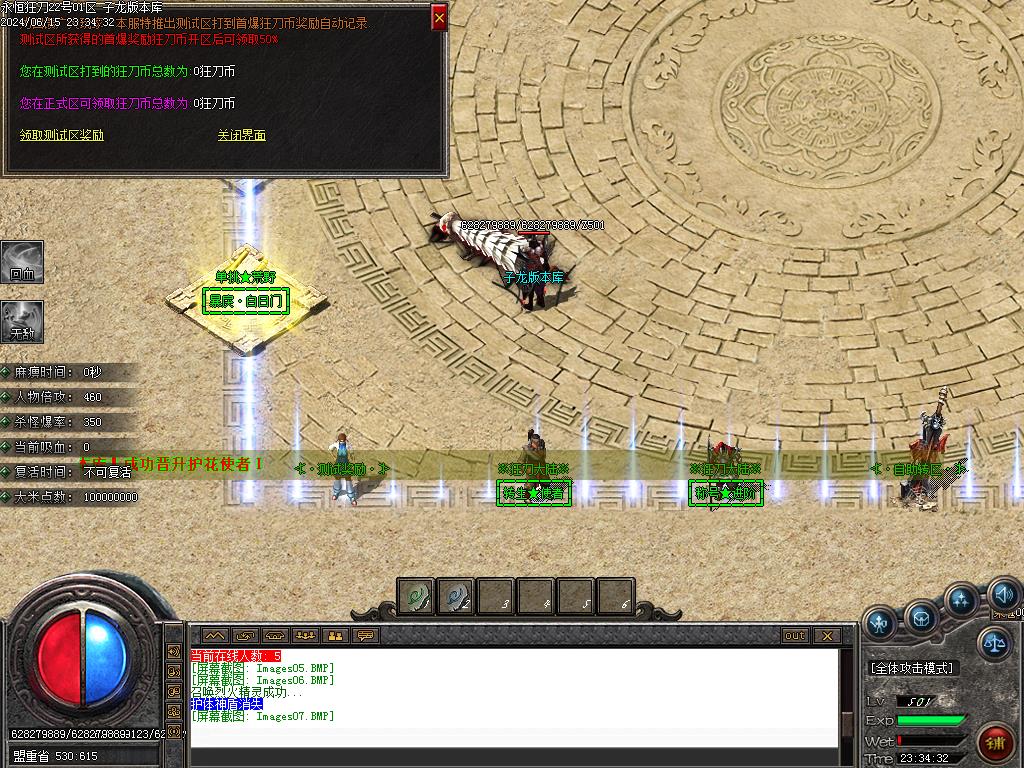Use the blue swirl item in hotbar slot 2
This screenshot has width=1024, height=768.
[x=456, y=597]
